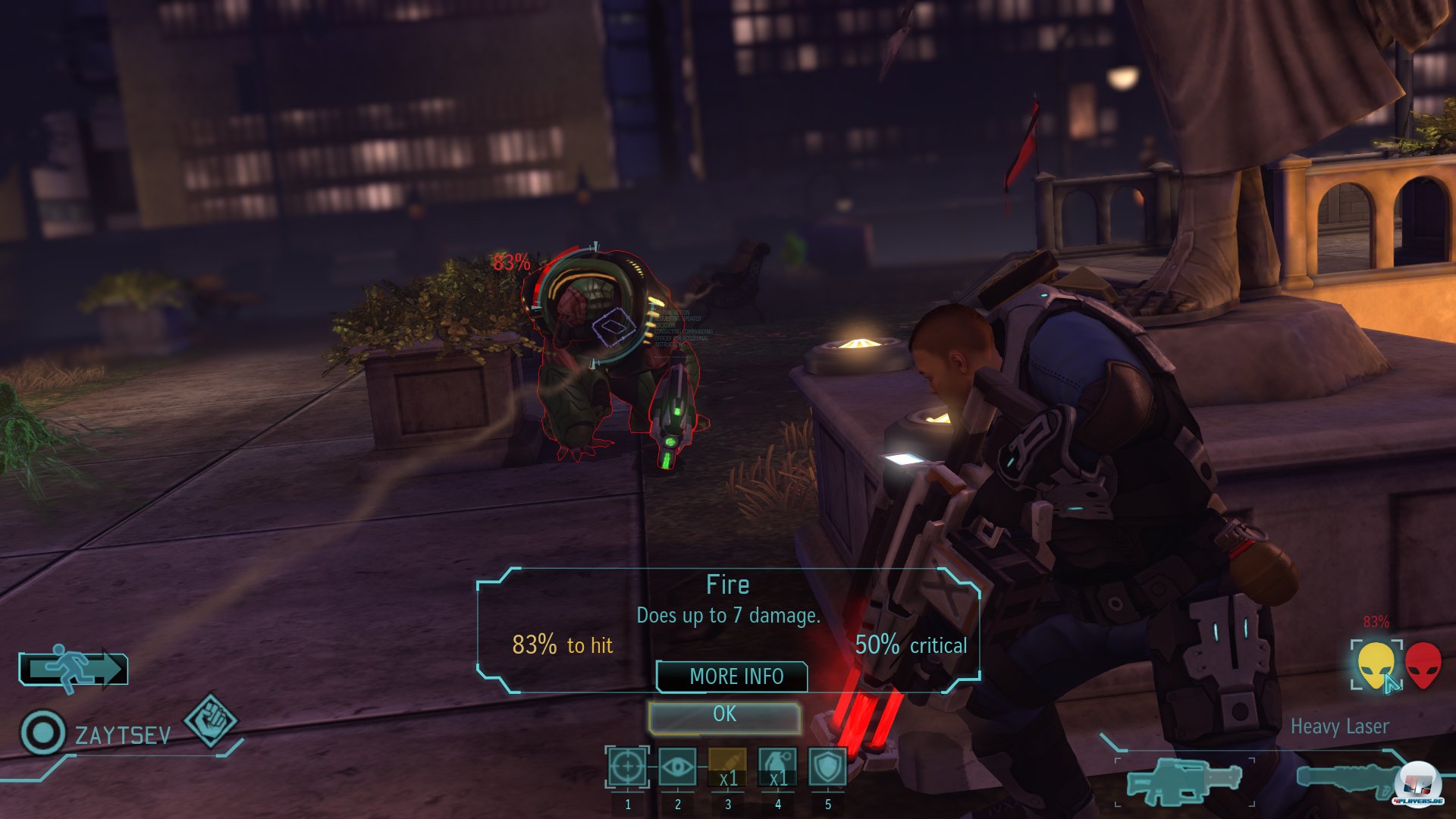This screenshot has height=819, width=1456.
Task: Confirm the shot with the OK button
Action: click(x=724, y=715)
